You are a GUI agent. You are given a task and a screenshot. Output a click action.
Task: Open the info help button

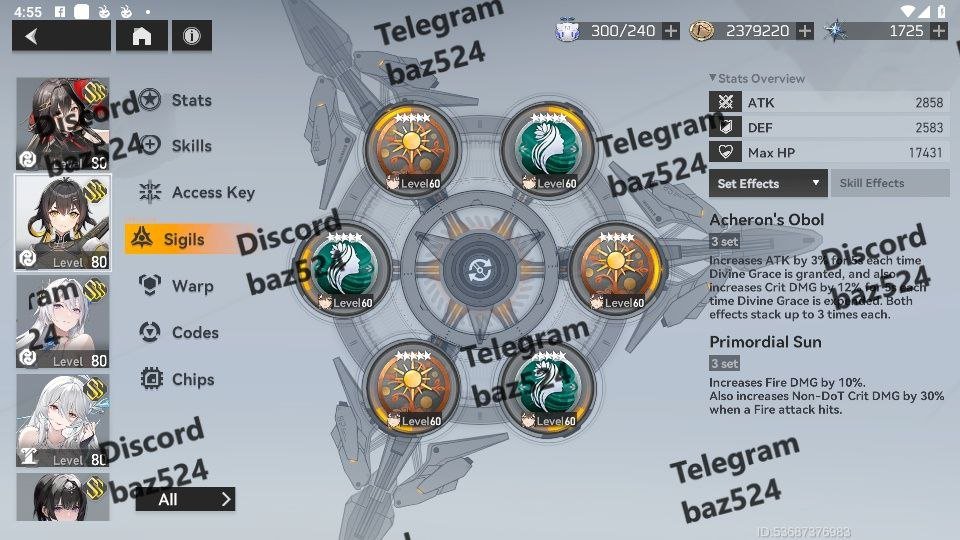point(191,36)
